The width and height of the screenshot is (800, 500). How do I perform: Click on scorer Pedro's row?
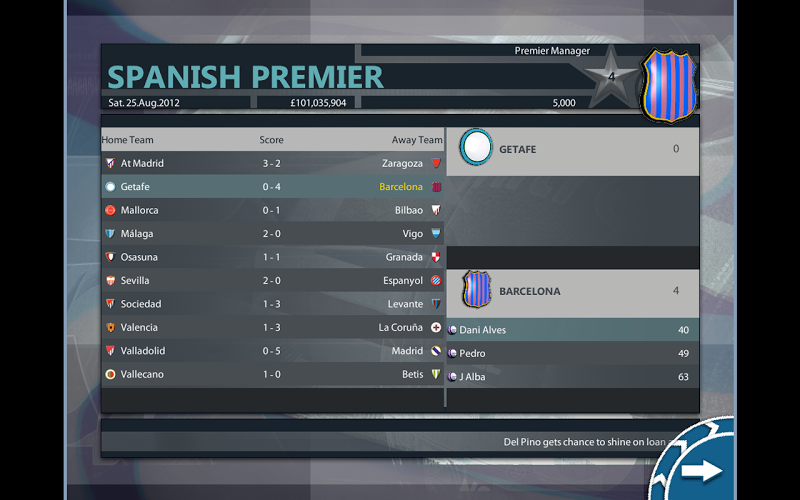pos(572,353)
